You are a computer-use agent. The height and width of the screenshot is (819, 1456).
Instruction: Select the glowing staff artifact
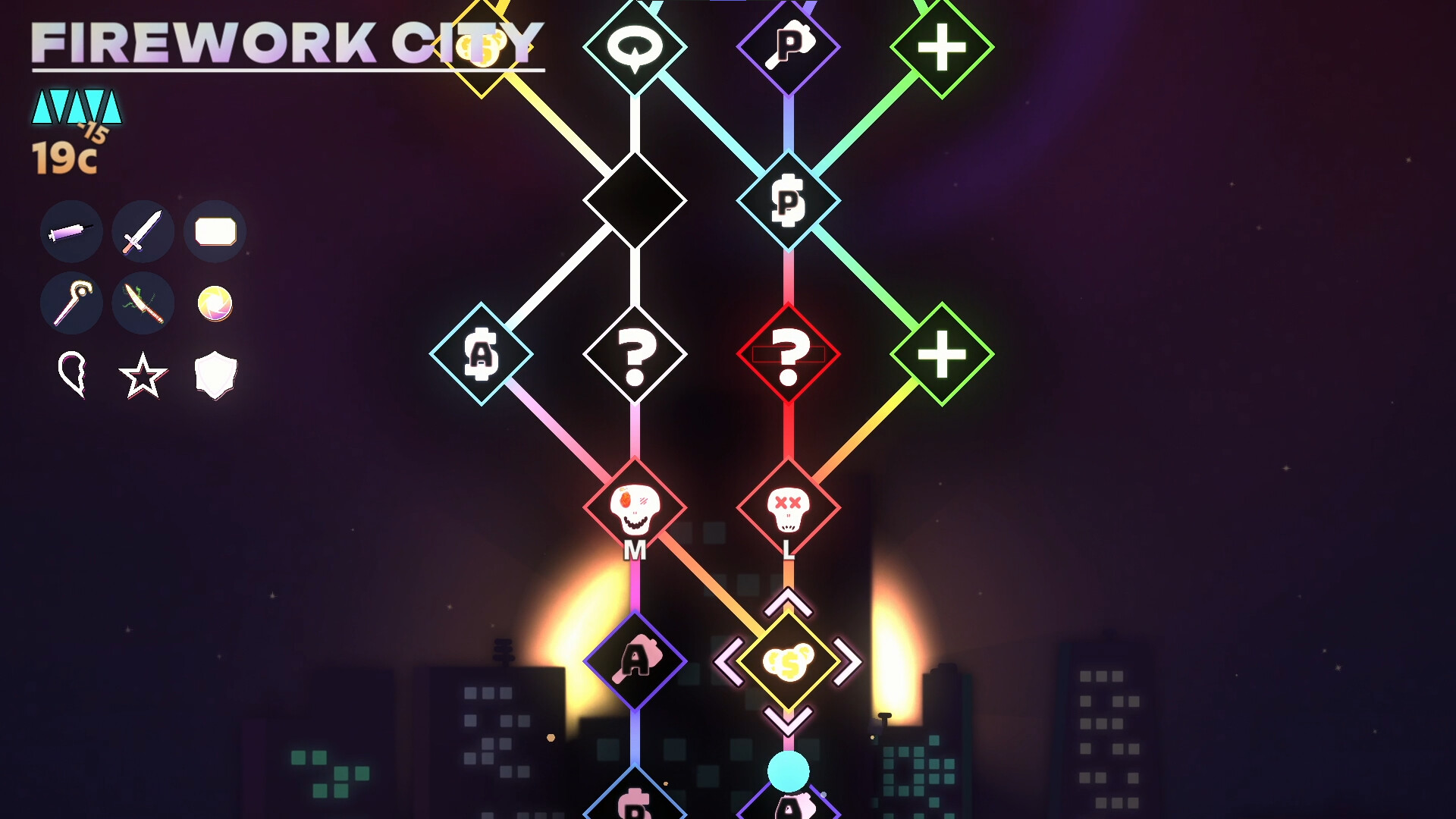tap(71, 303)
